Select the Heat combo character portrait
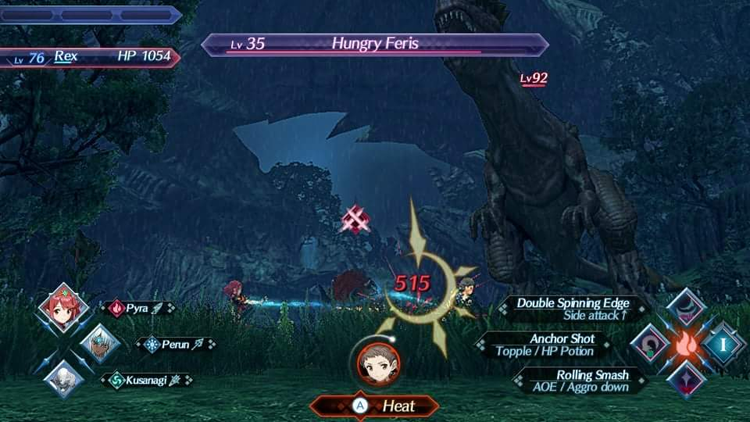 [x=374, y=363]
